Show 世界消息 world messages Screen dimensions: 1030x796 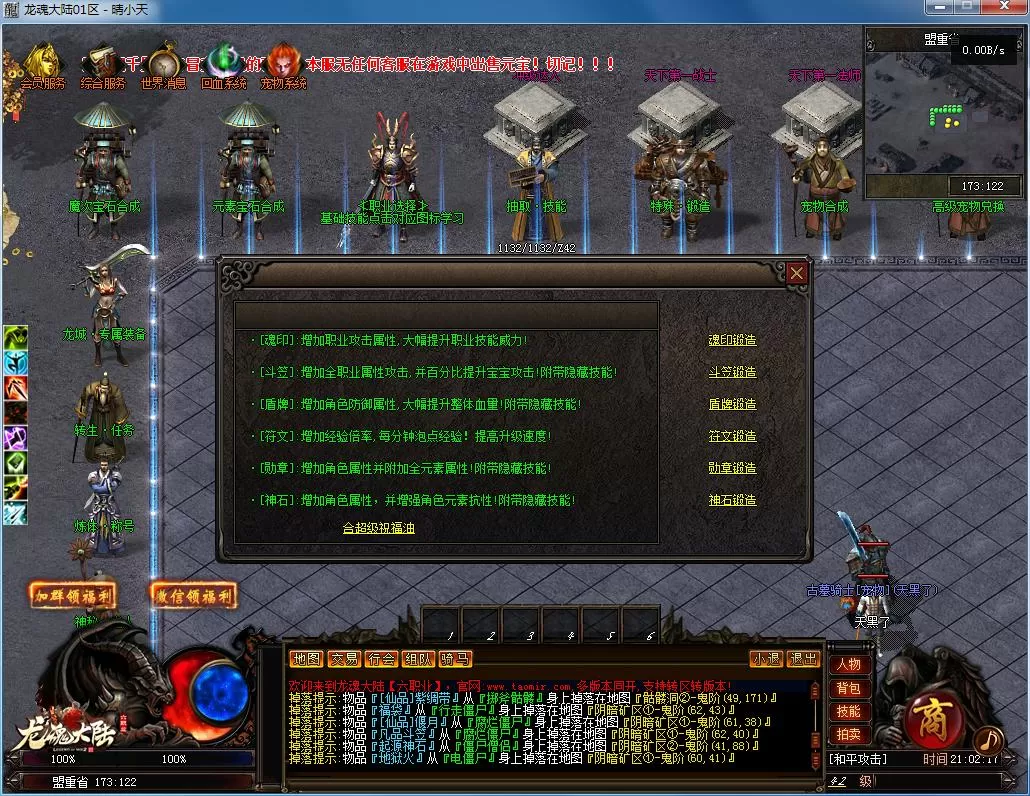(163, 63)
